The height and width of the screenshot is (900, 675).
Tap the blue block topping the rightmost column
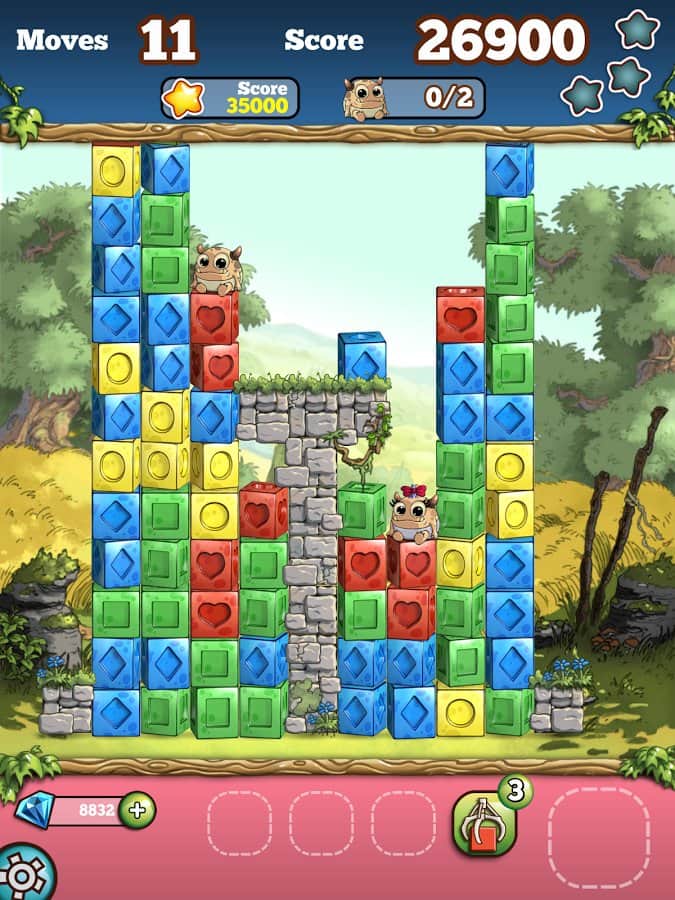pos(509,170)
